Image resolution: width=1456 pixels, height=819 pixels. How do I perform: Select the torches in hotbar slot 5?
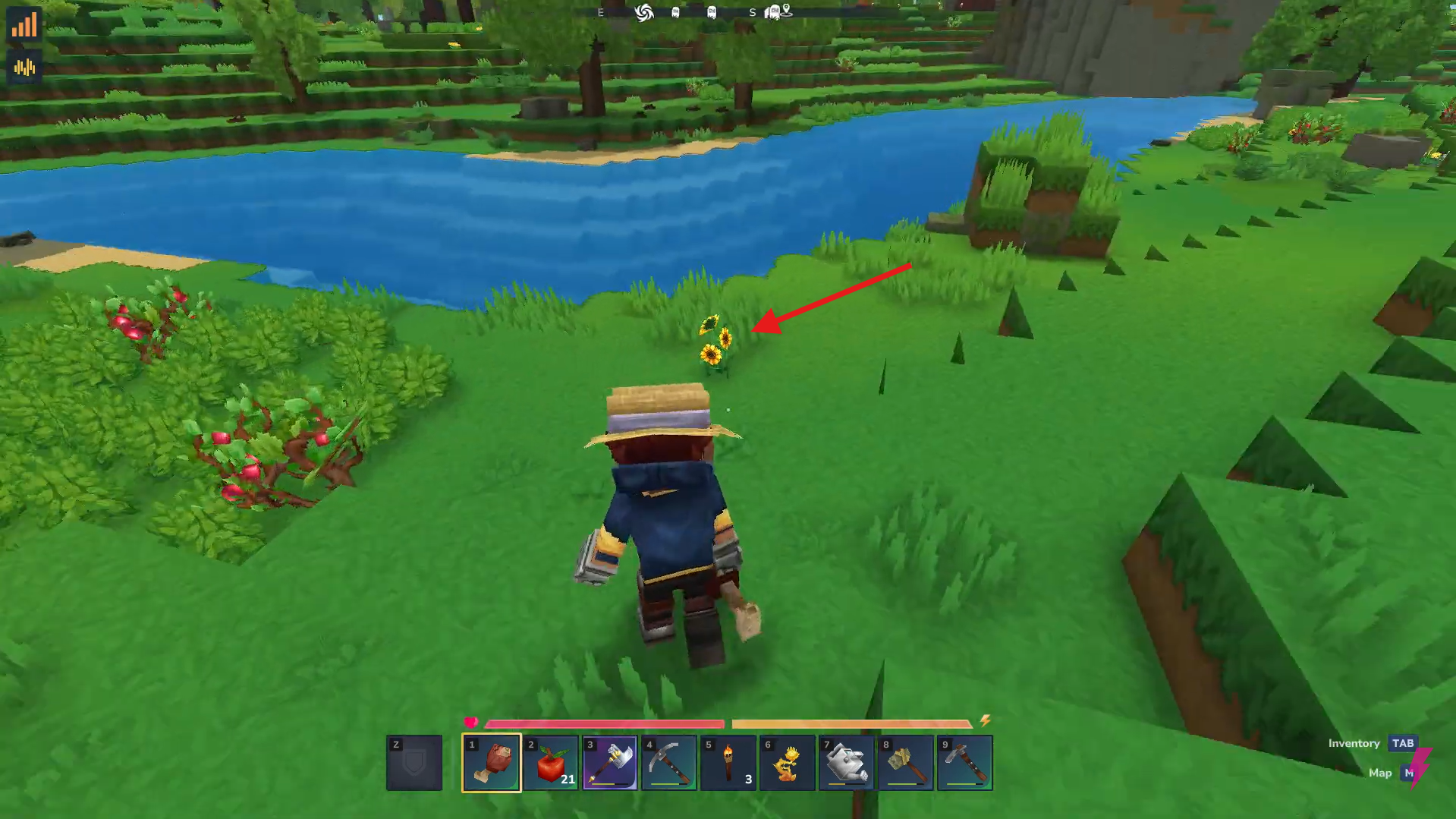click(728, 763)
